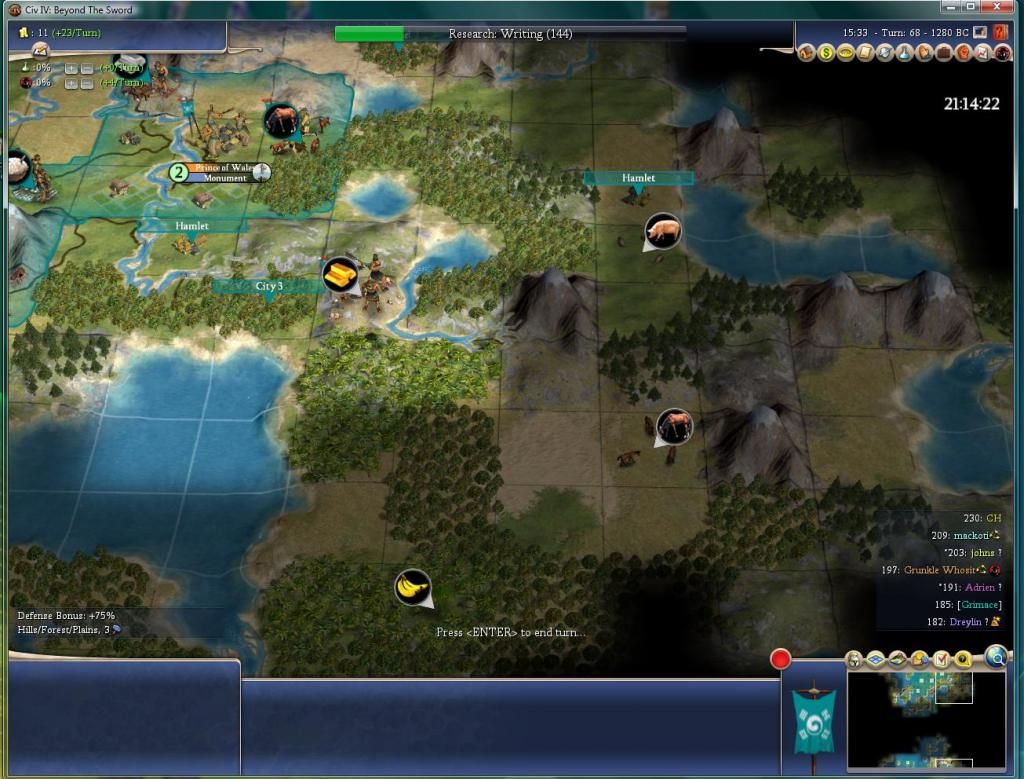1024x779 pixels.
Task: Decrease the espionage rate with the minus button
Action: 87,82
